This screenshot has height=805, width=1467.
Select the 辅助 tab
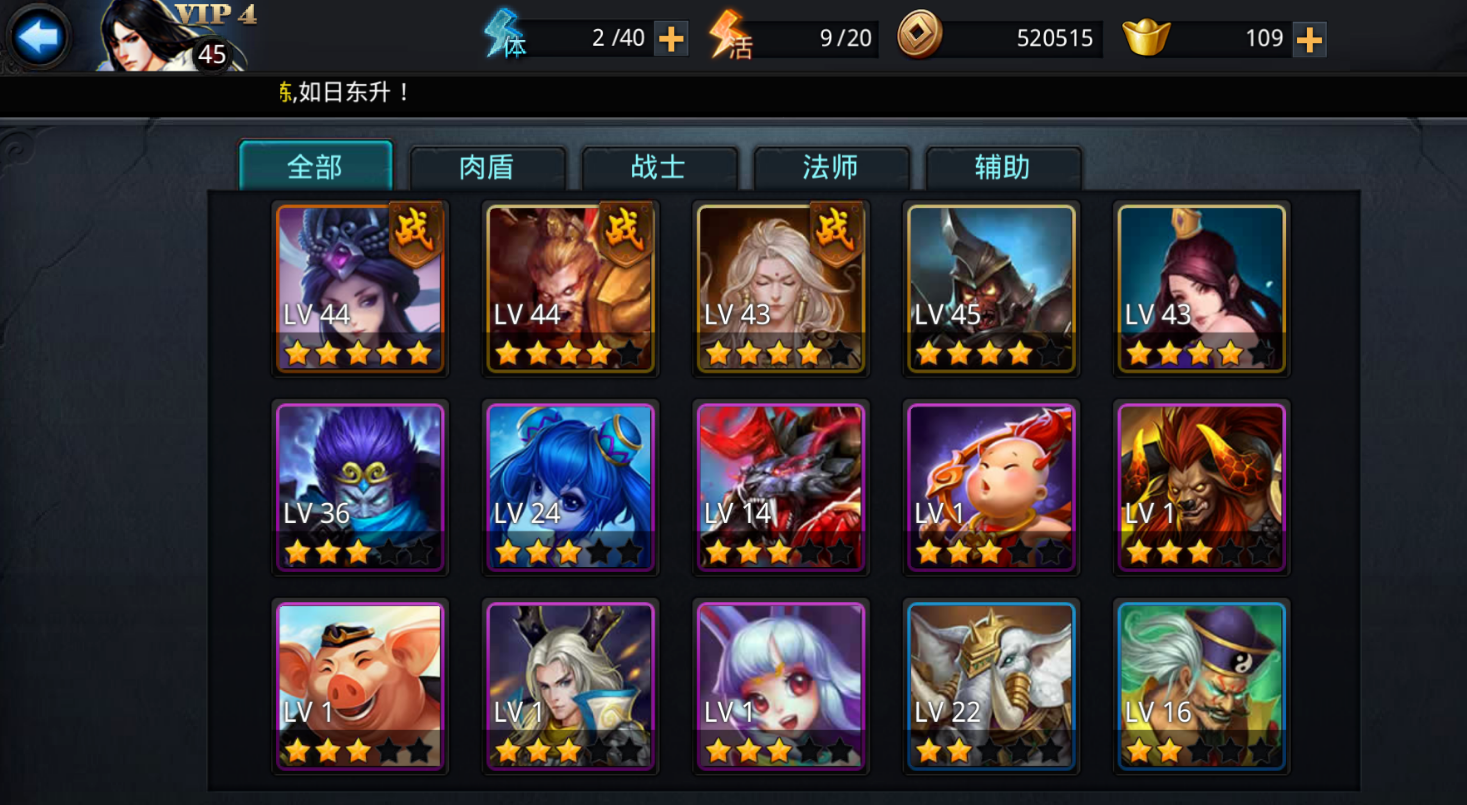coord(1003,167)
